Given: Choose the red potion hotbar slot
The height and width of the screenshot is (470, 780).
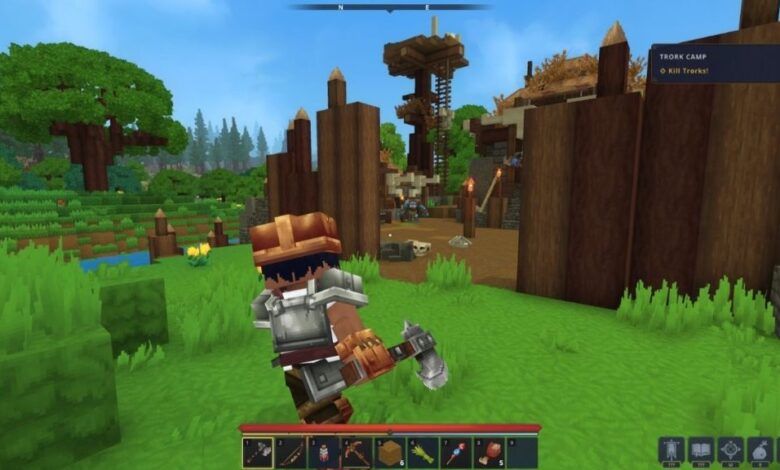Looking at the screenshot, I should (x=323, y=452).
